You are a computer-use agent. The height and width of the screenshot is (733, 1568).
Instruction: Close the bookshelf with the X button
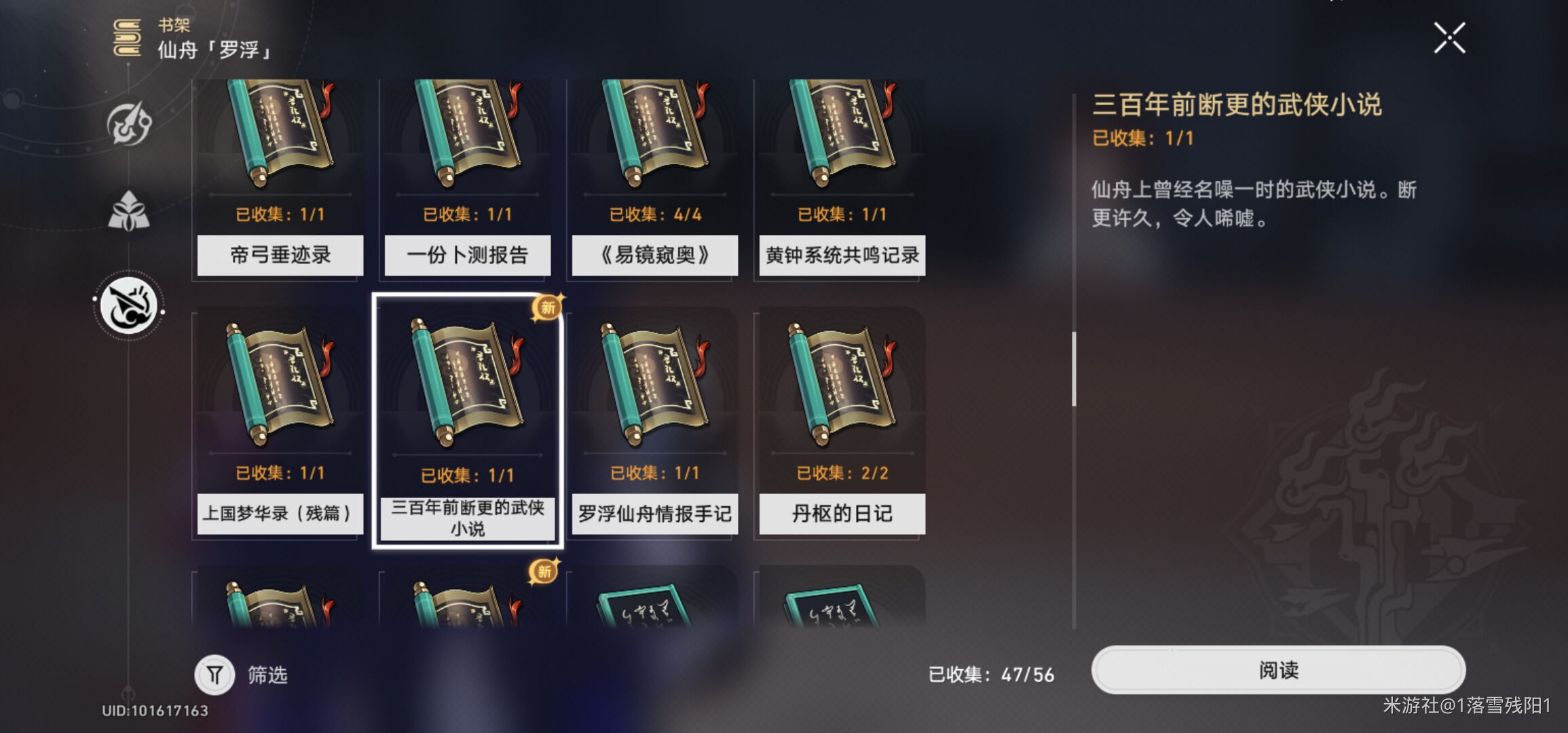coord(1450,39)
